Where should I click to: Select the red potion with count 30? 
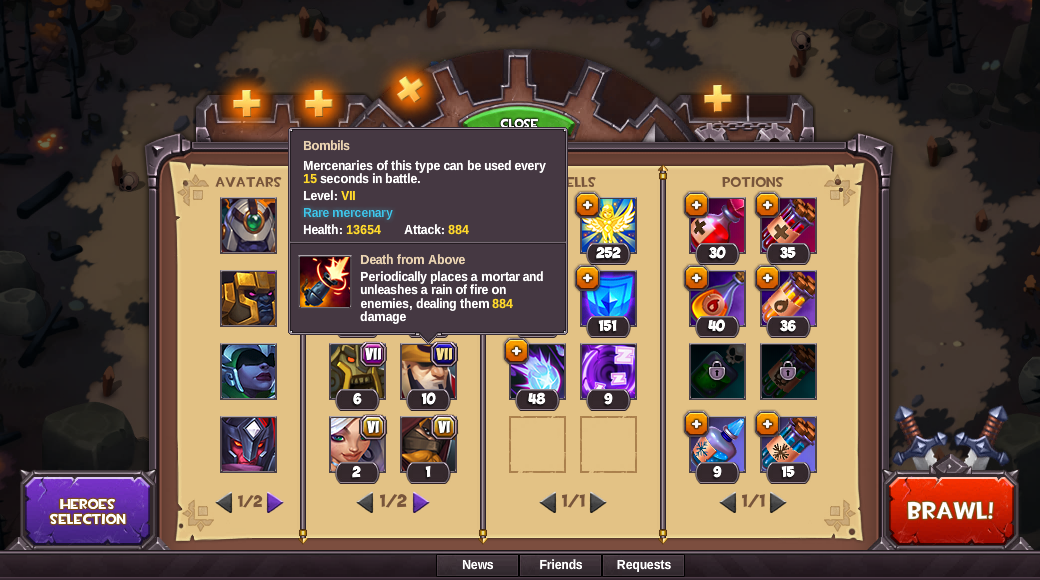click(x=717, y=225)
